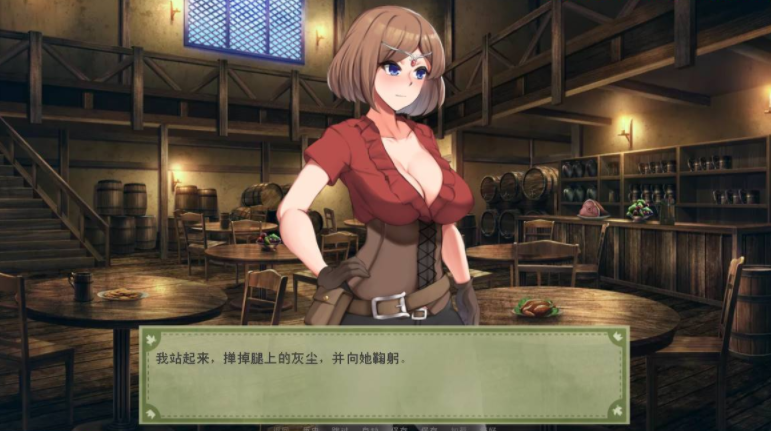Advance the dialogue by clicking the text box
Viewport: 771px width, 431px height.
pos(384,375)
